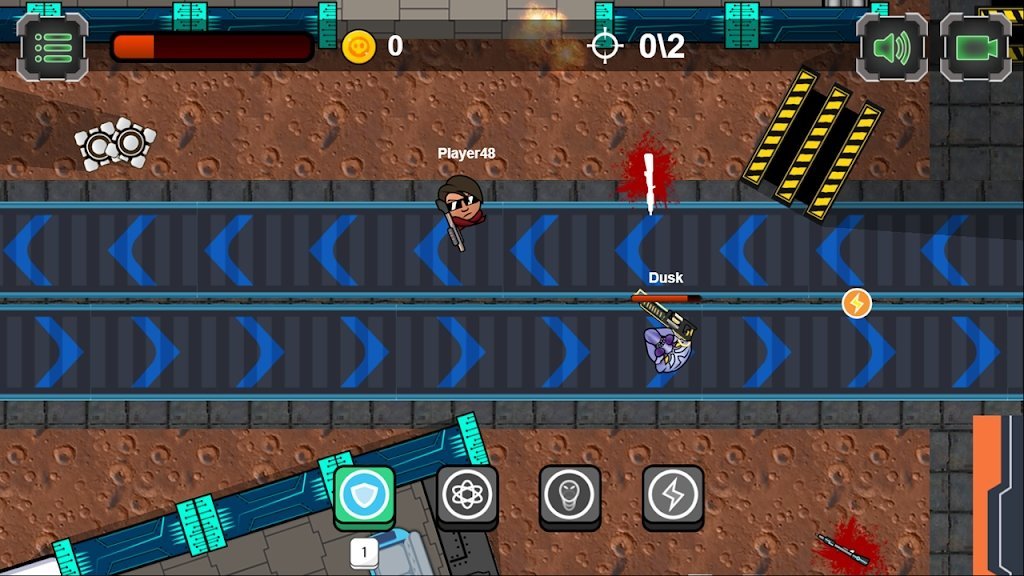Trigger the lightning bolt ability
The height and width of the screenshot is (576, 1024).
(x=673, y=495)
